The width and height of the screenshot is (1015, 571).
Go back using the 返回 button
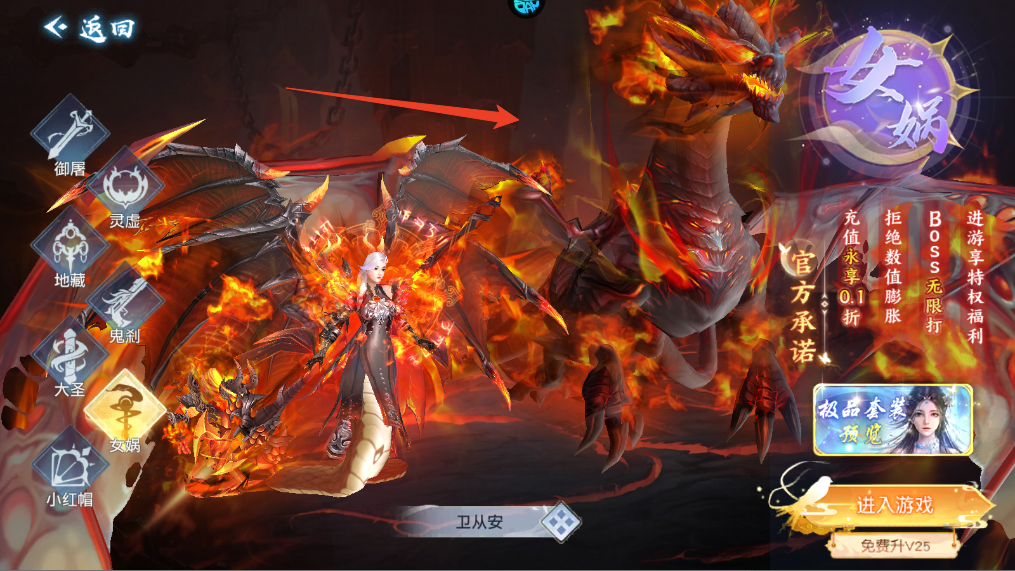(x=89, y=27)
